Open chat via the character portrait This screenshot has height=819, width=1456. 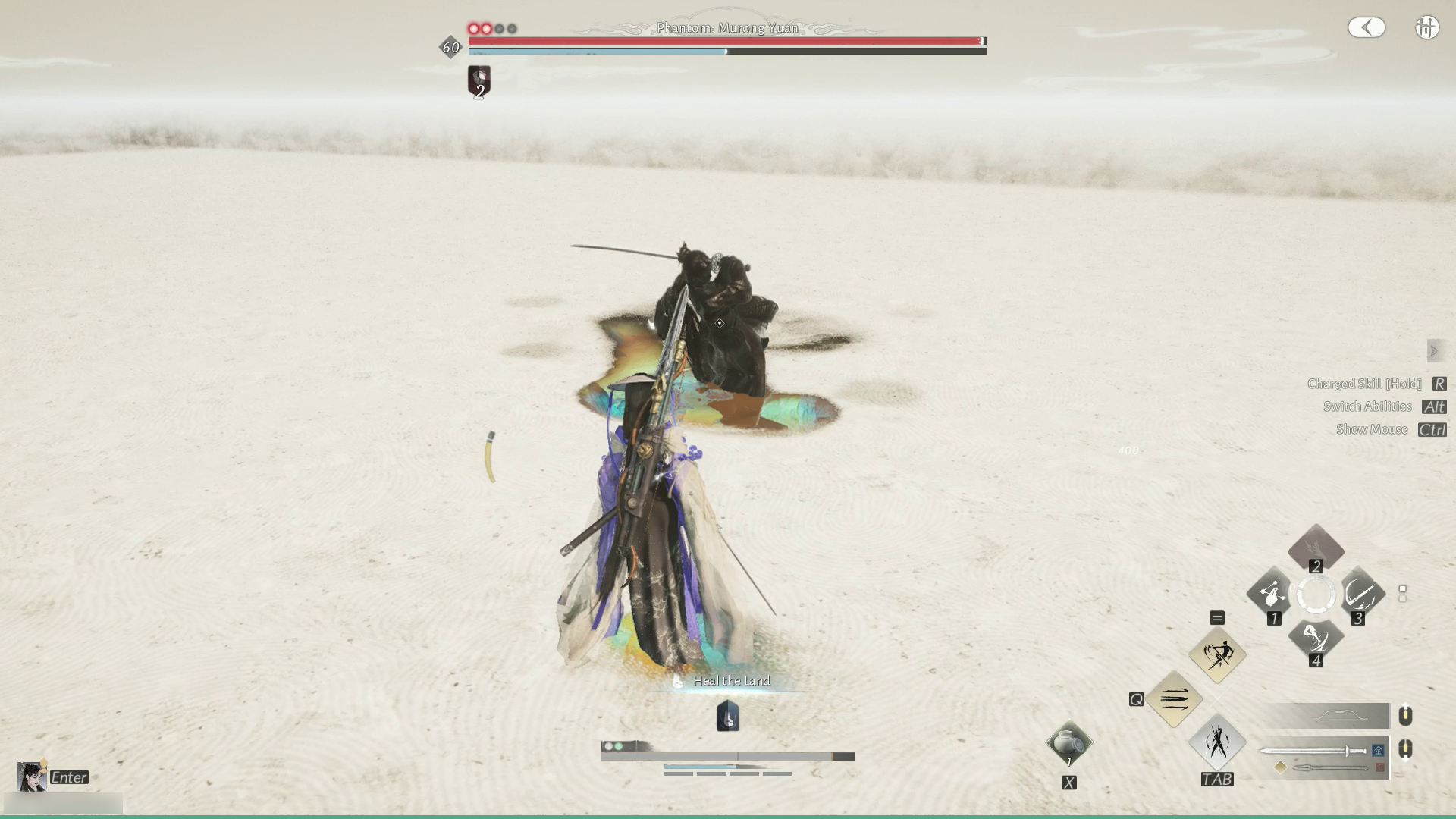(32, 777)
